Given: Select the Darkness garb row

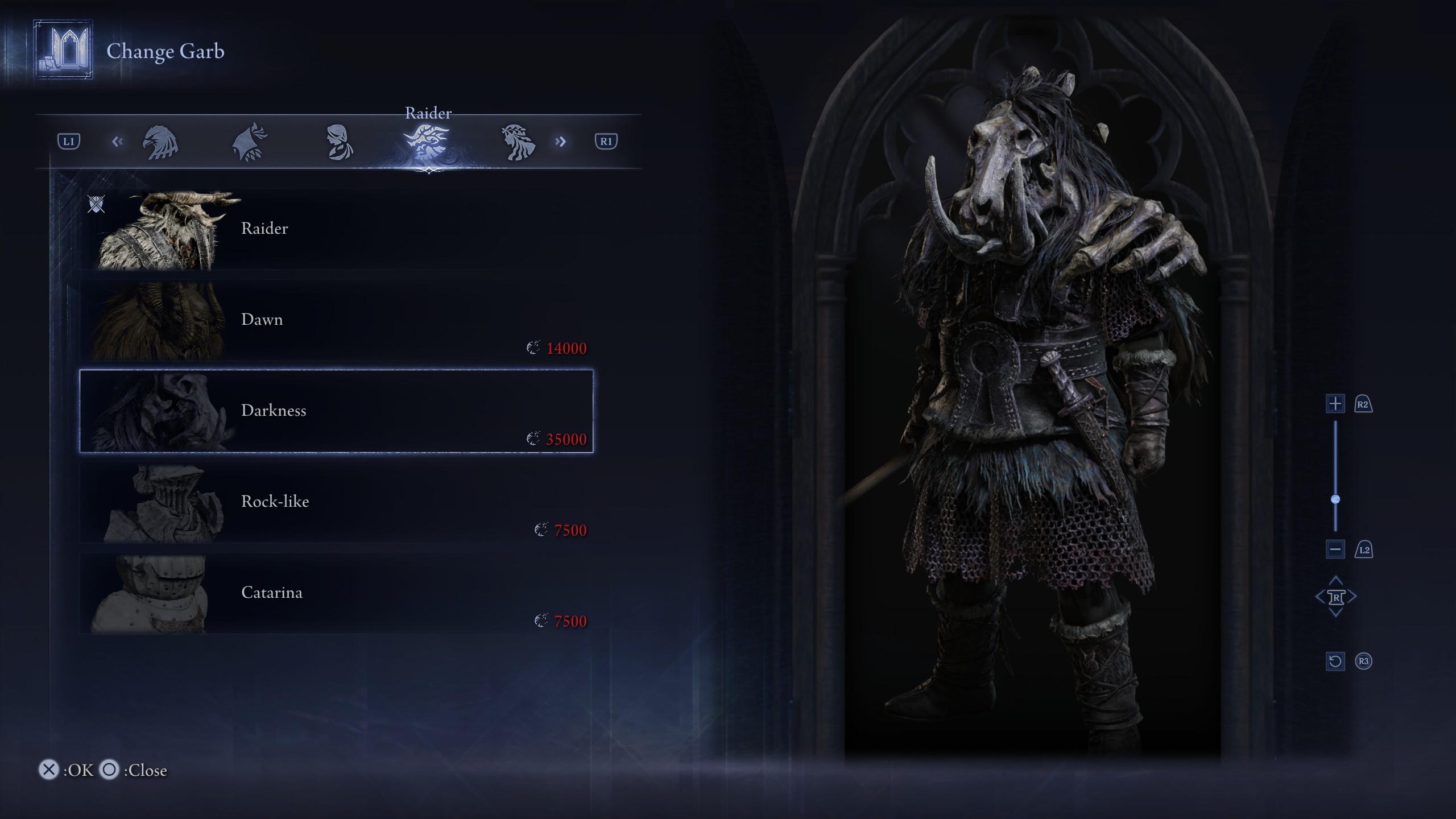Looking at the screenshot, I should [x=336, y=411].
